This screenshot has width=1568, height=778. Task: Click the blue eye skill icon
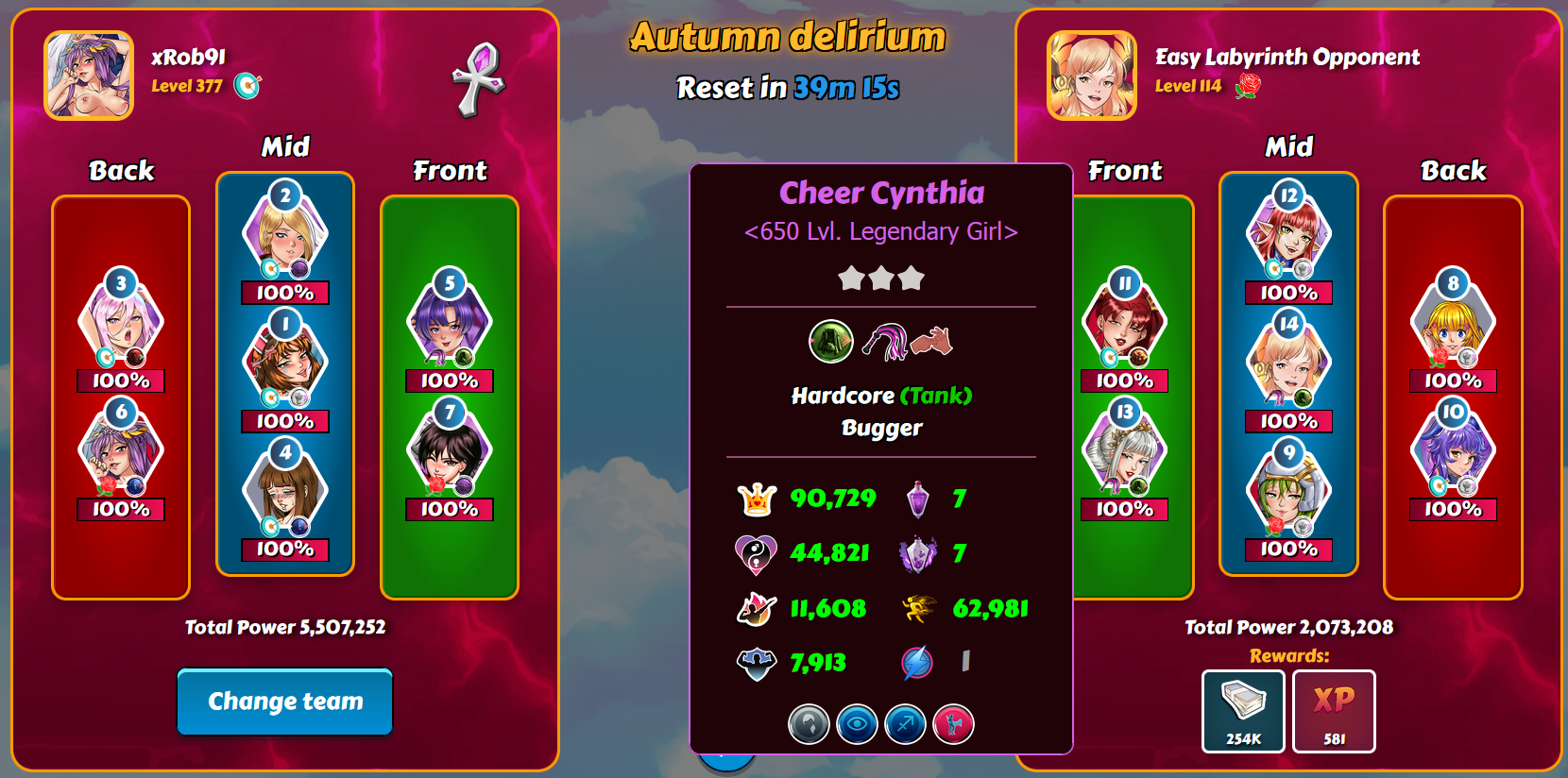(x=857, y=725)
